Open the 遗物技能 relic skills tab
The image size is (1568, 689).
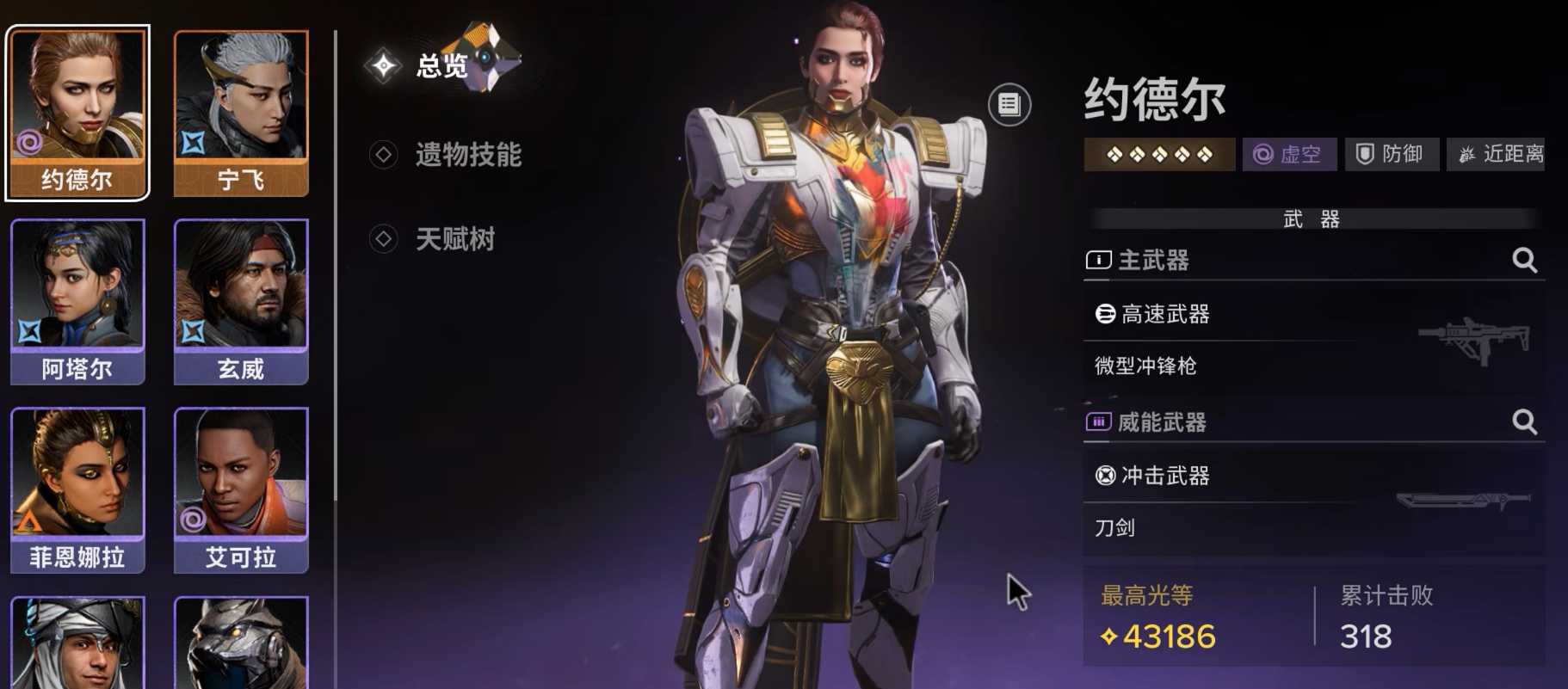(x=467, y=155)
